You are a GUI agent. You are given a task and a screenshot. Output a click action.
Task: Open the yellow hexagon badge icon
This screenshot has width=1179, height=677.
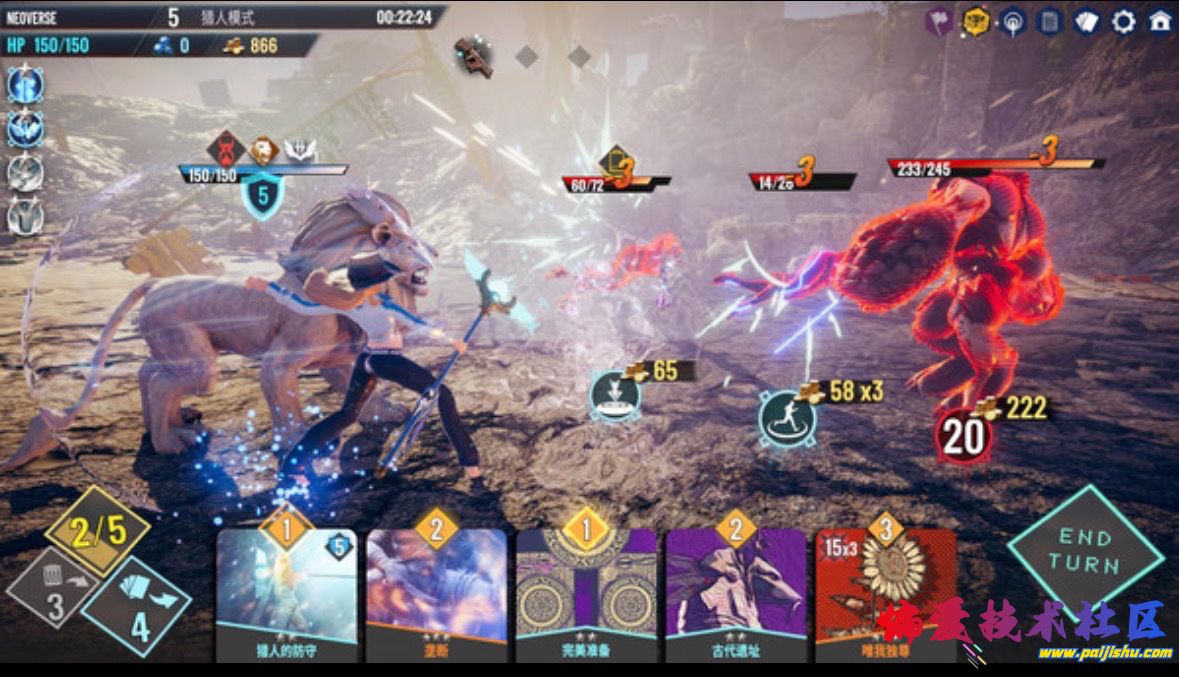pyautogui.click(x=976, y=21)
